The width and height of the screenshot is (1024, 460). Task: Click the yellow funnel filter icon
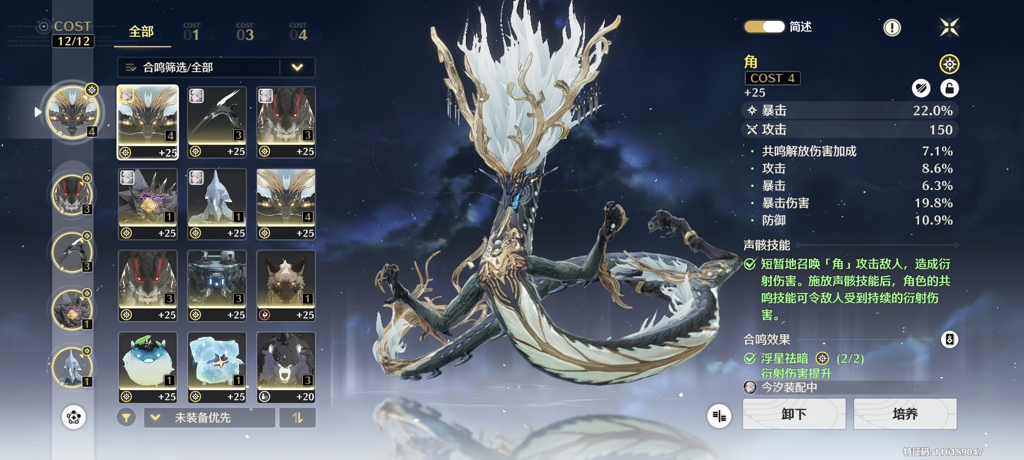click(126, 417)
